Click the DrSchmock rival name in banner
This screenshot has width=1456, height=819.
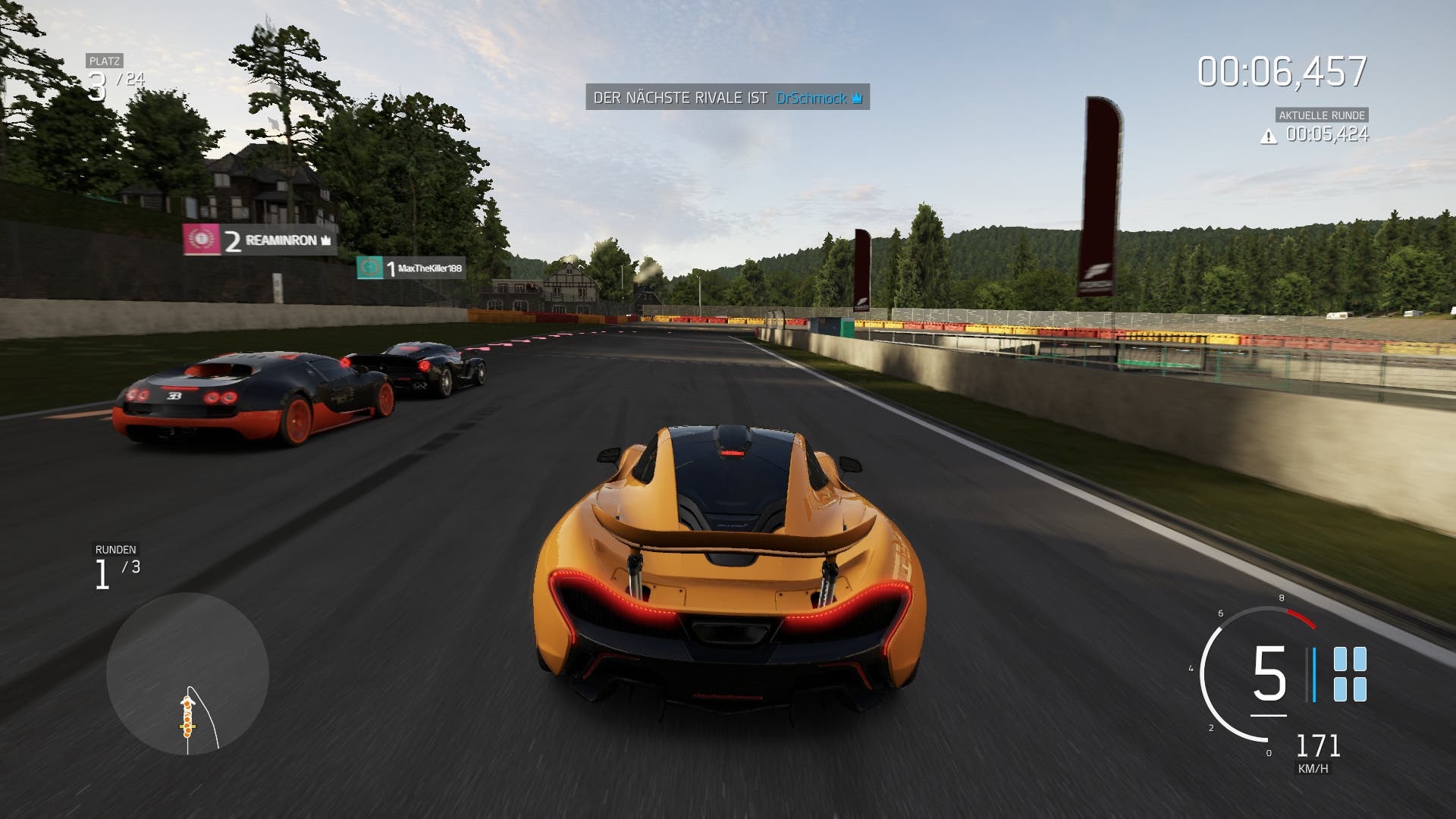pyautogui.click(x=811, y=98)
